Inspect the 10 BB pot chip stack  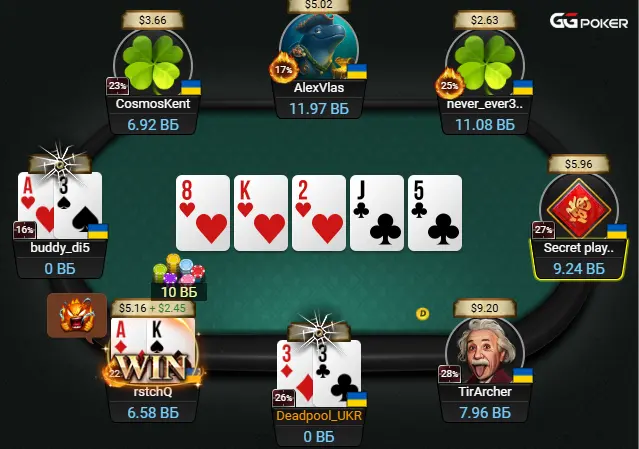click(x=178, y=272)
